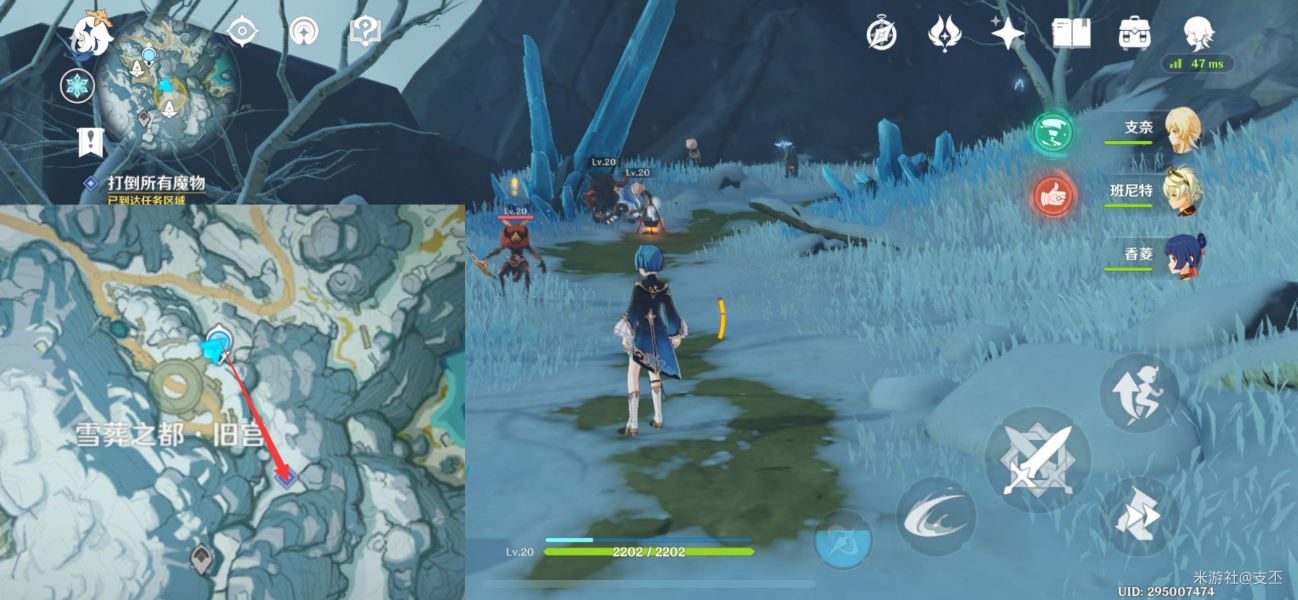The image size is (1298, 600).
Task: Activate the elemental skill button
Action: coord(935,516)
